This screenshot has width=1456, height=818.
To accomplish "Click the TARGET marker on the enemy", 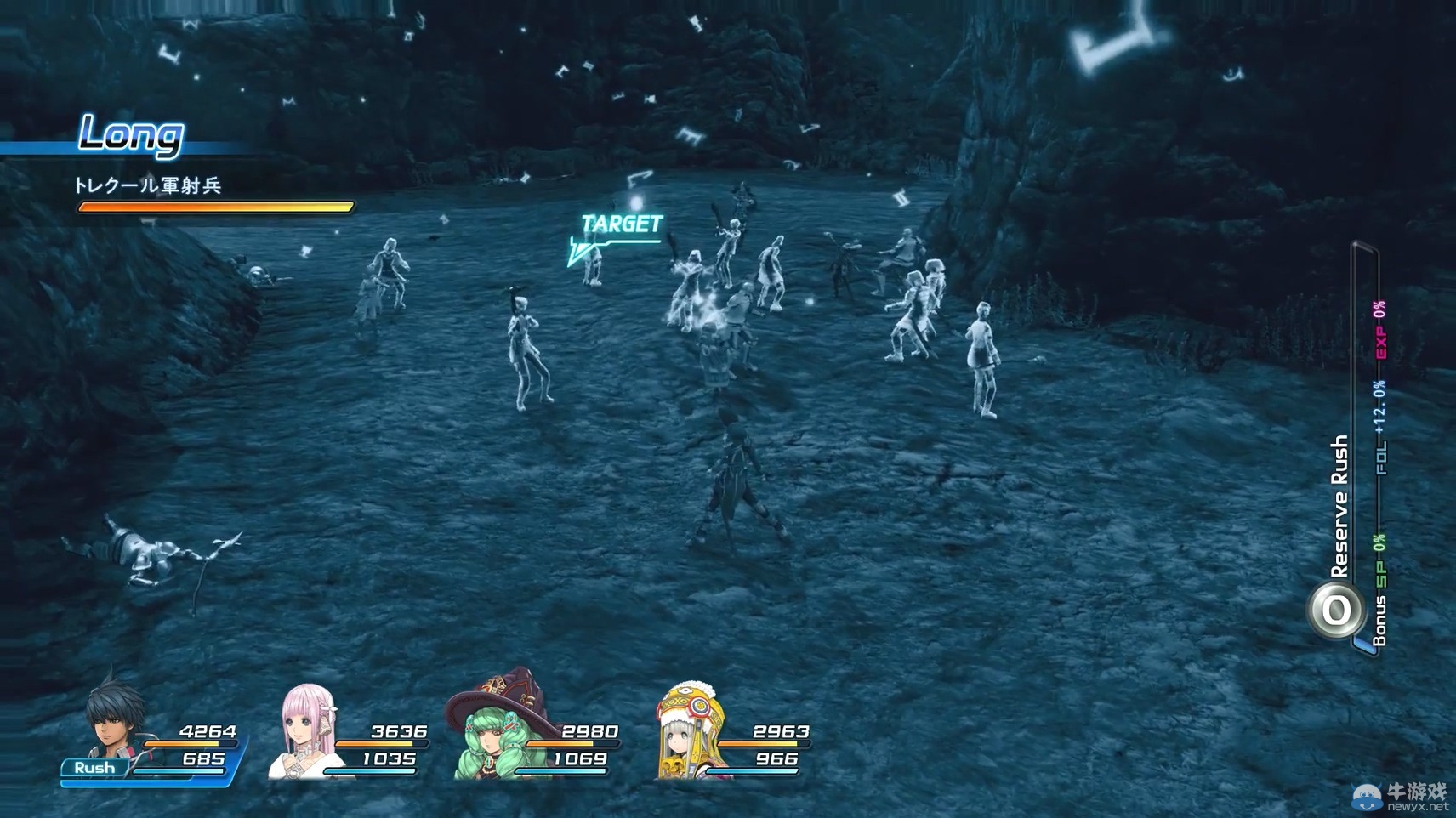I will point(621,225).
